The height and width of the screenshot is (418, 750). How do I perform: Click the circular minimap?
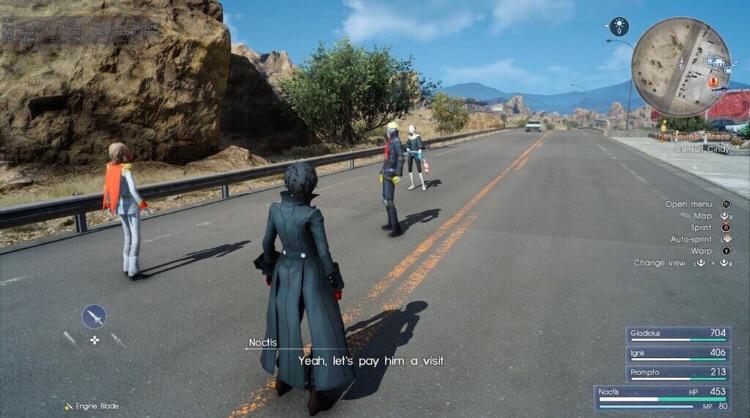click(x=681, y=67)
